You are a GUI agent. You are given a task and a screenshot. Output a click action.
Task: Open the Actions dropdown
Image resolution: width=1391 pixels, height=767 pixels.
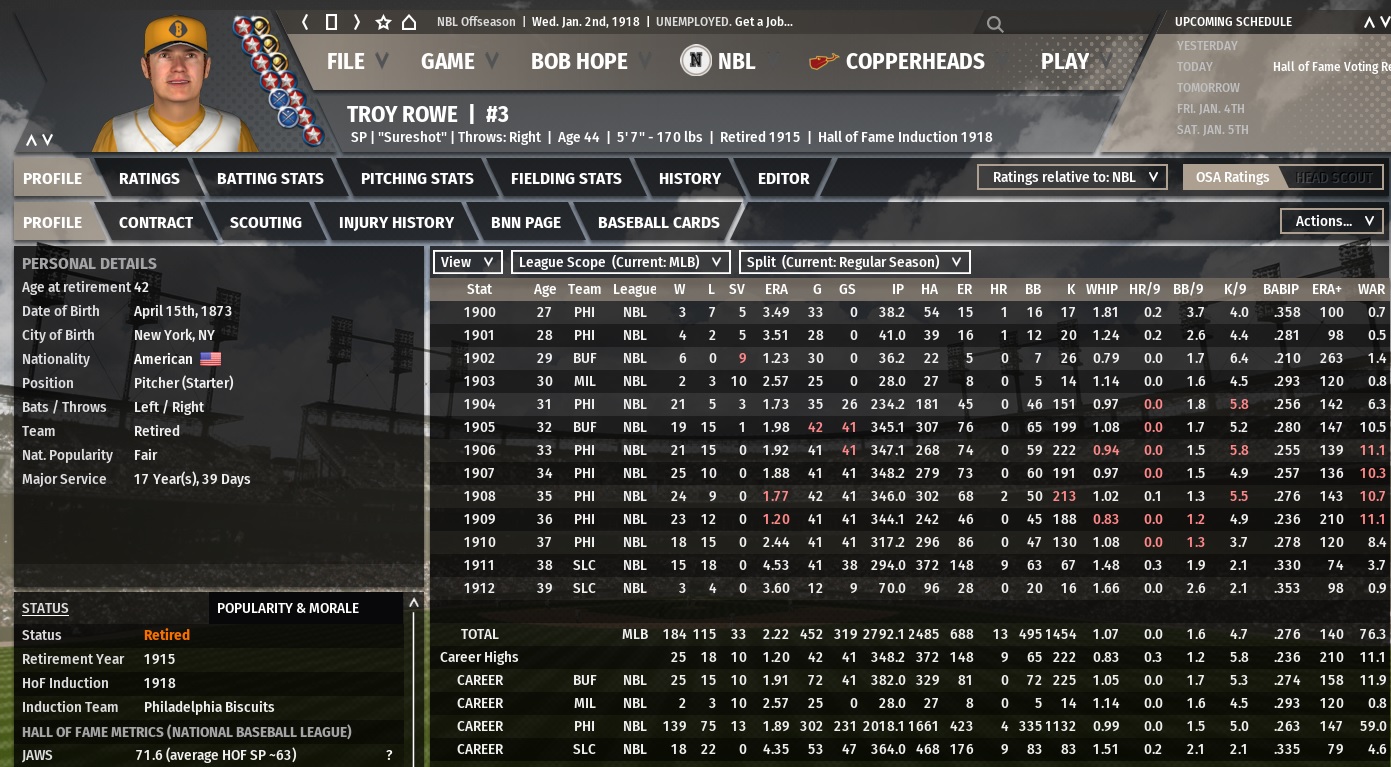tap(1332, 221)
